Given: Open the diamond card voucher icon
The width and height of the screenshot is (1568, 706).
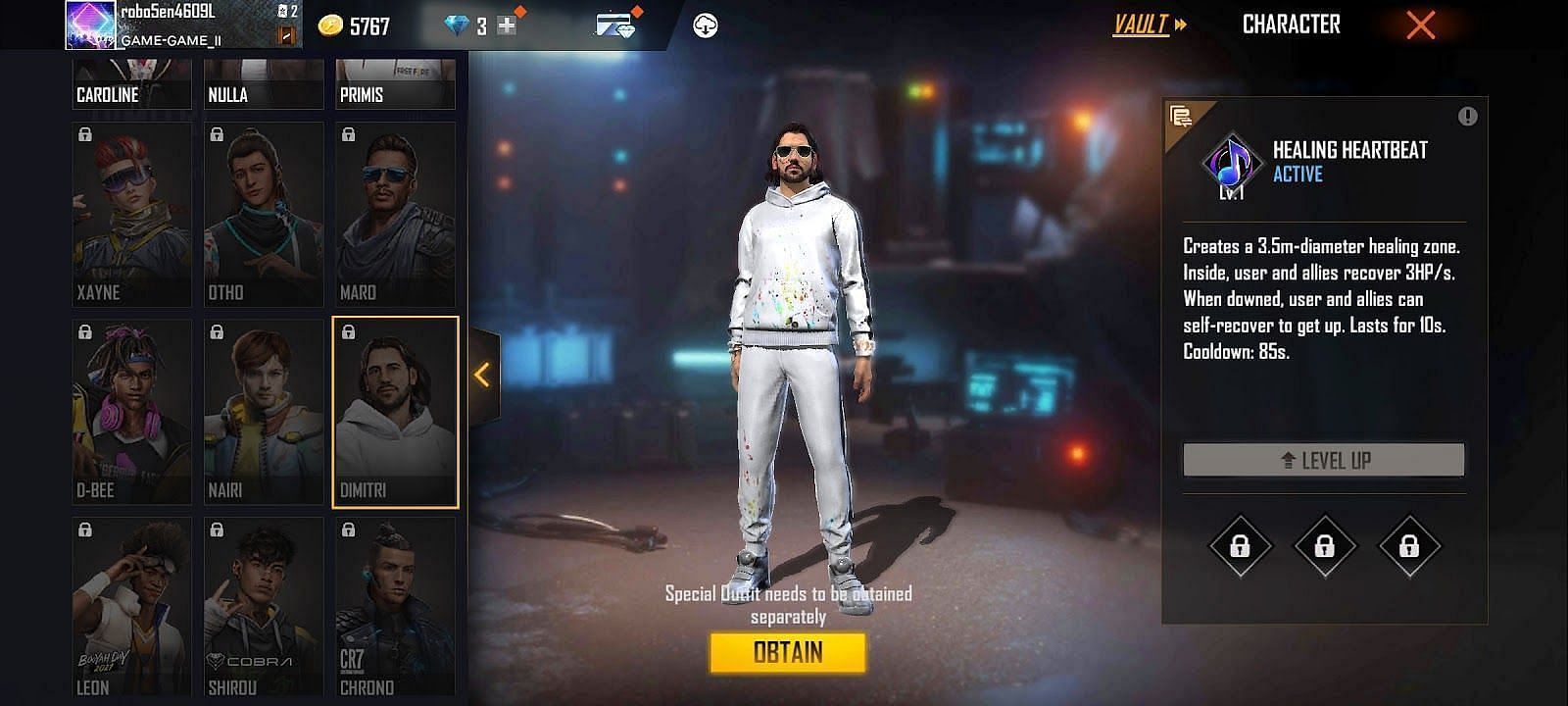Looking at the screenshot, I should (x=615, y=25).
